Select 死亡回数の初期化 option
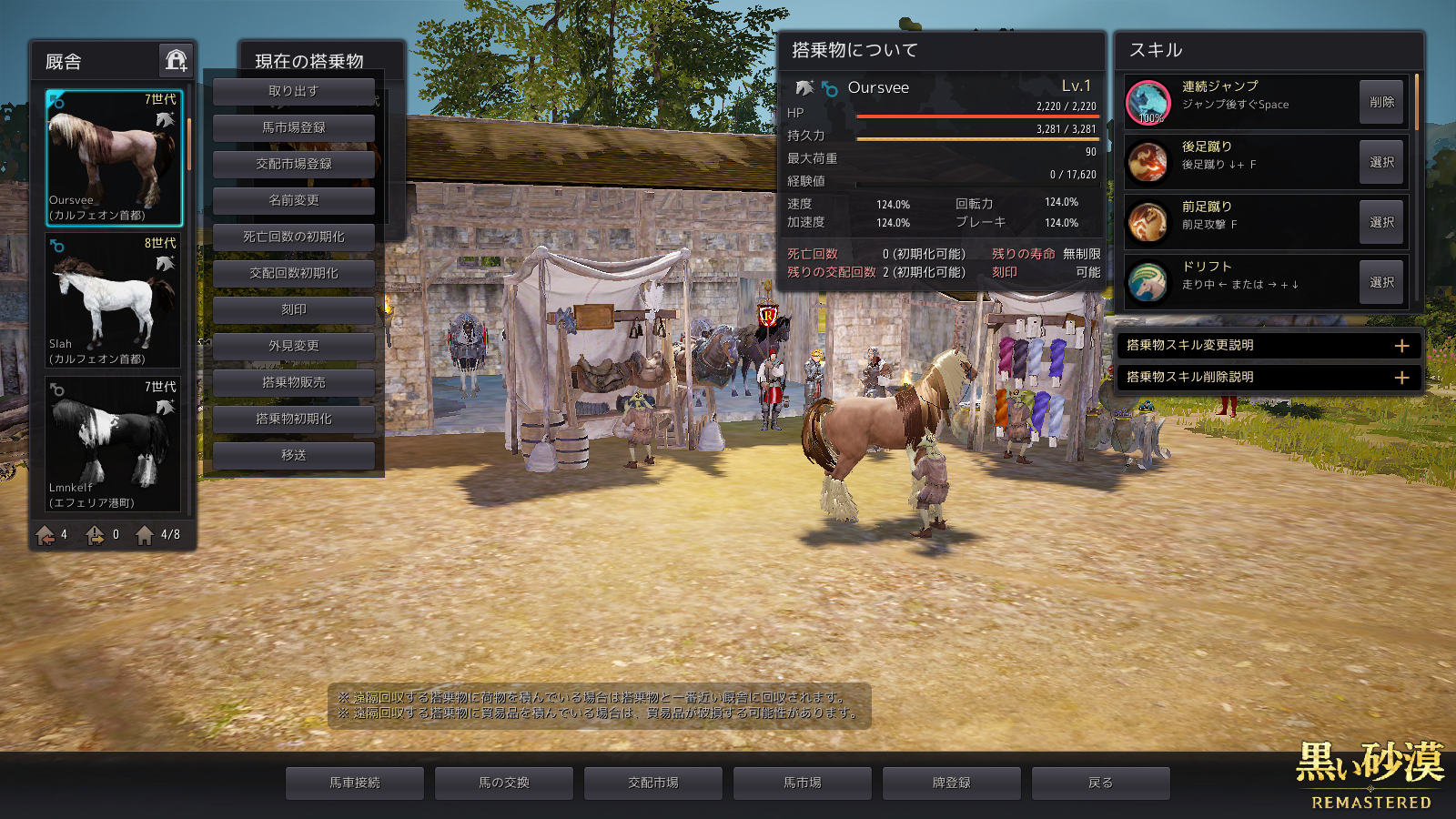The image size is (1456, 819). coord(293,237)
